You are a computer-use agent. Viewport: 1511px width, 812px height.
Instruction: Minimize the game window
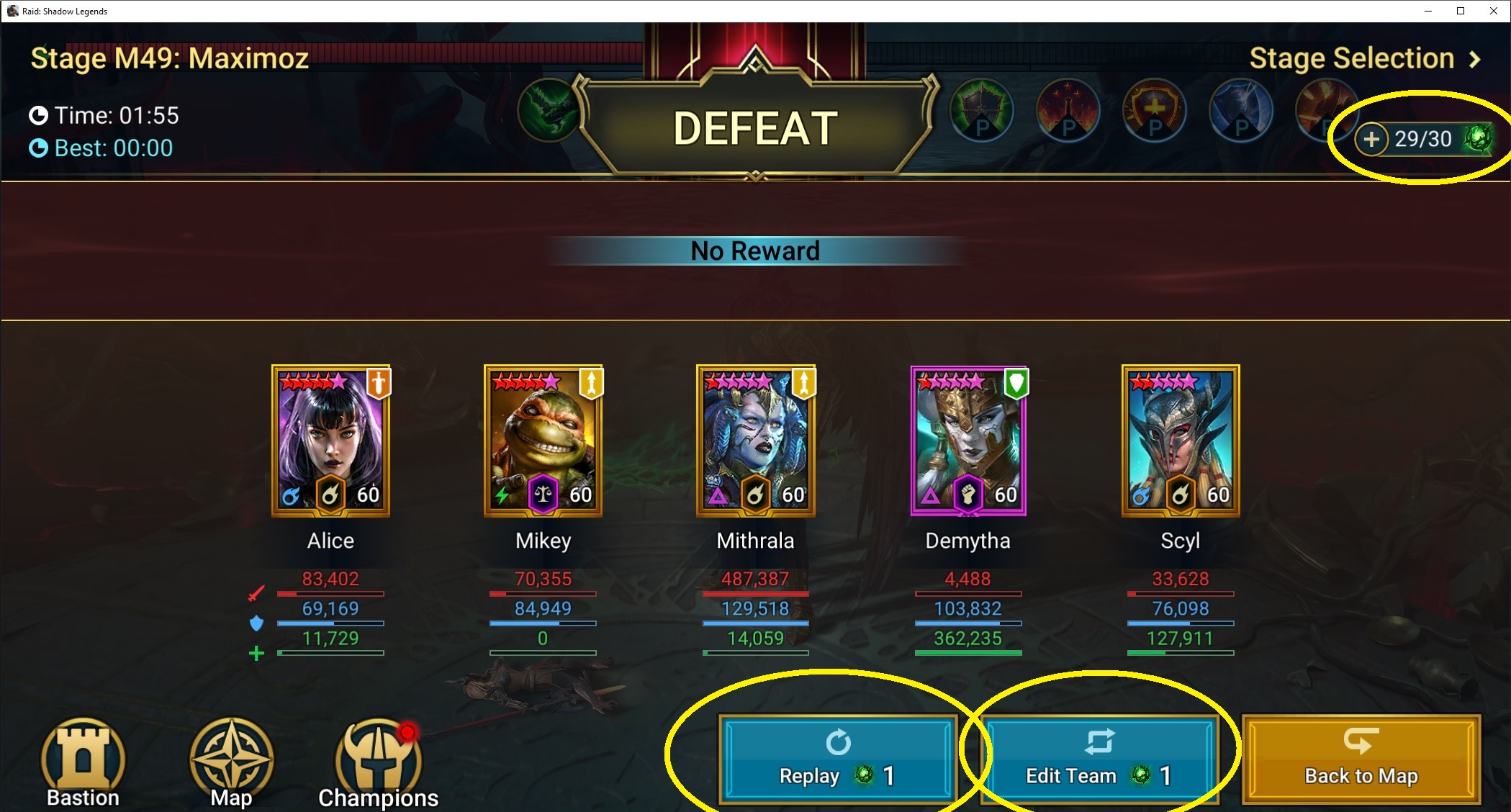point(1428,11)
